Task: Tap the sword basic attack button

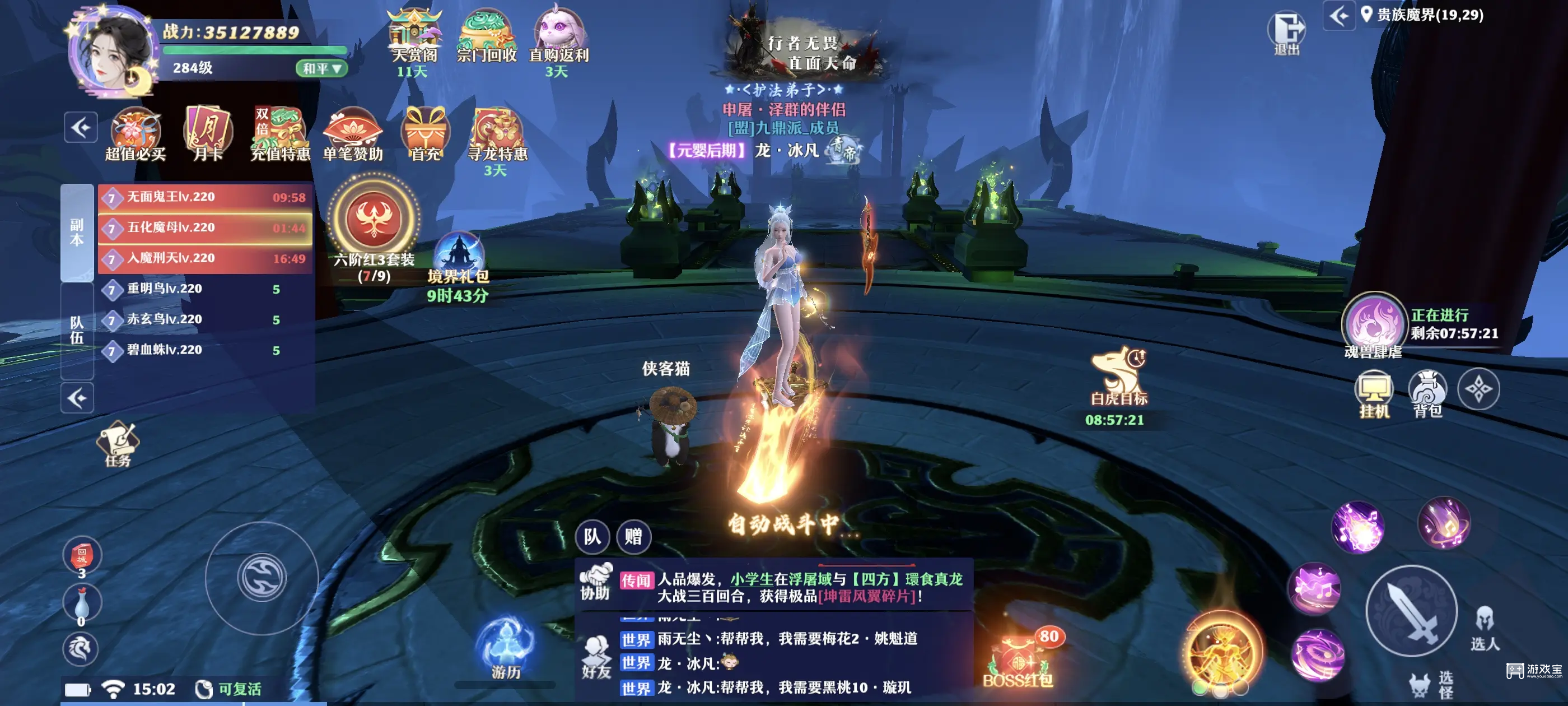Action: (1411, 611)
